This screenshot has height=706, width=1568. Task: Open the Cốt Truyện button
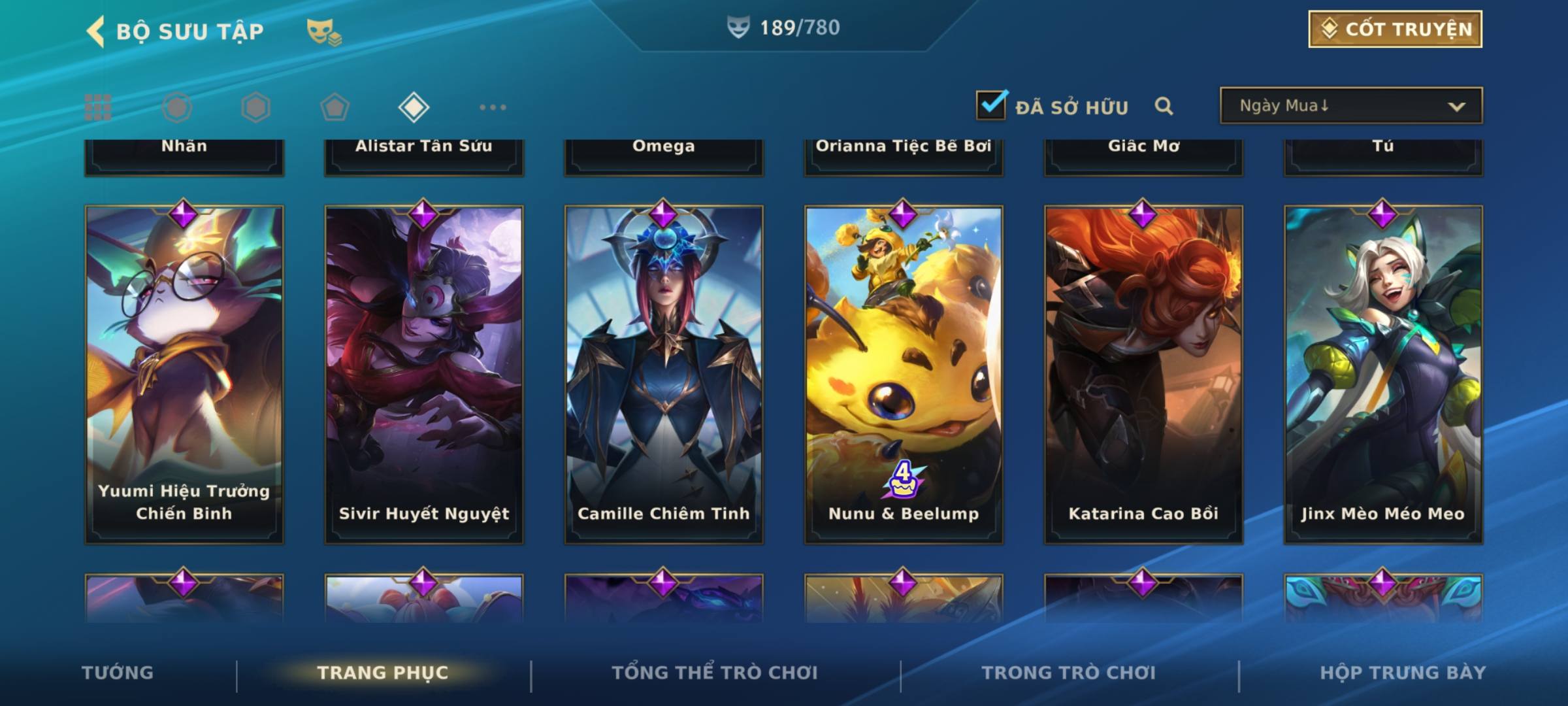[1395, 29]
